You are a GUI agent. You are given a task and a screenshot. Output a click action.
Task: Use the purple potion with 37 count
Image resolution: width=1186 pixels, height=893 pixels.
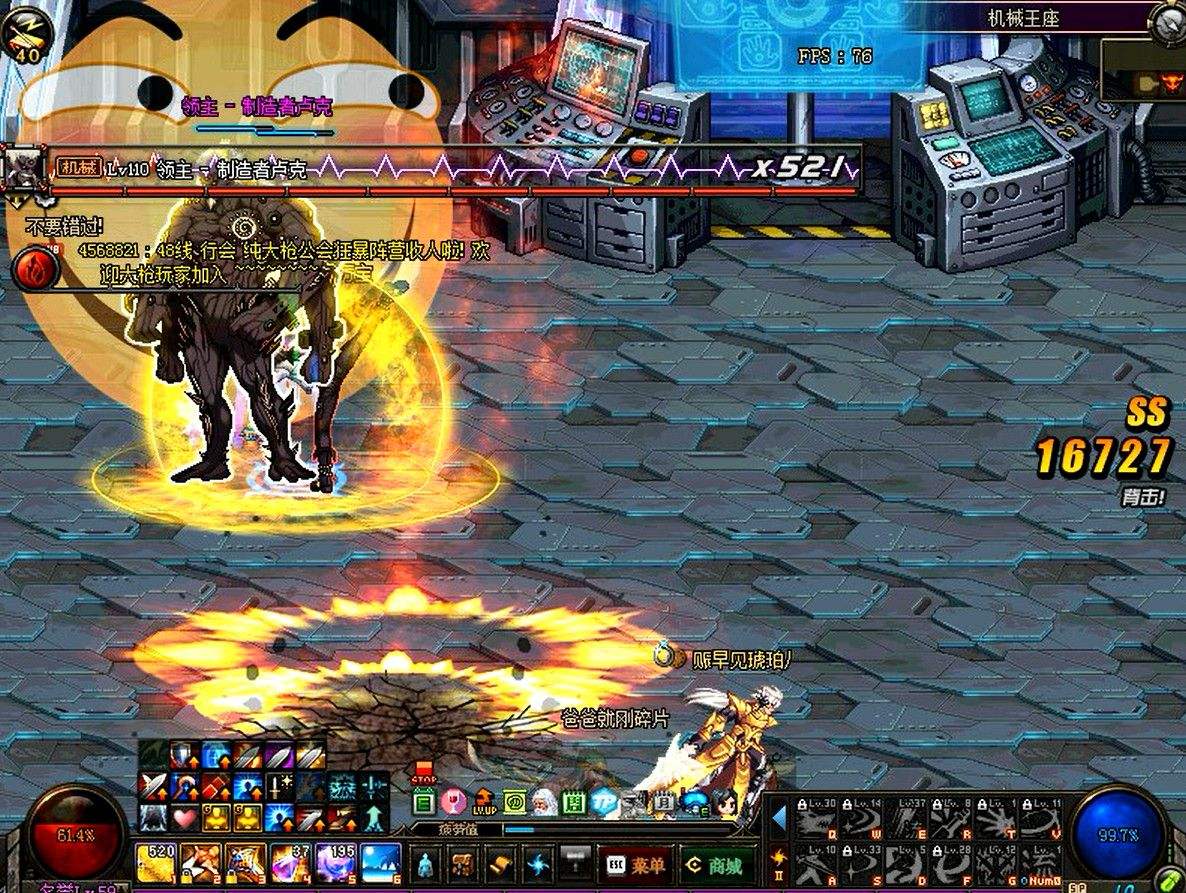click(290, 862)
